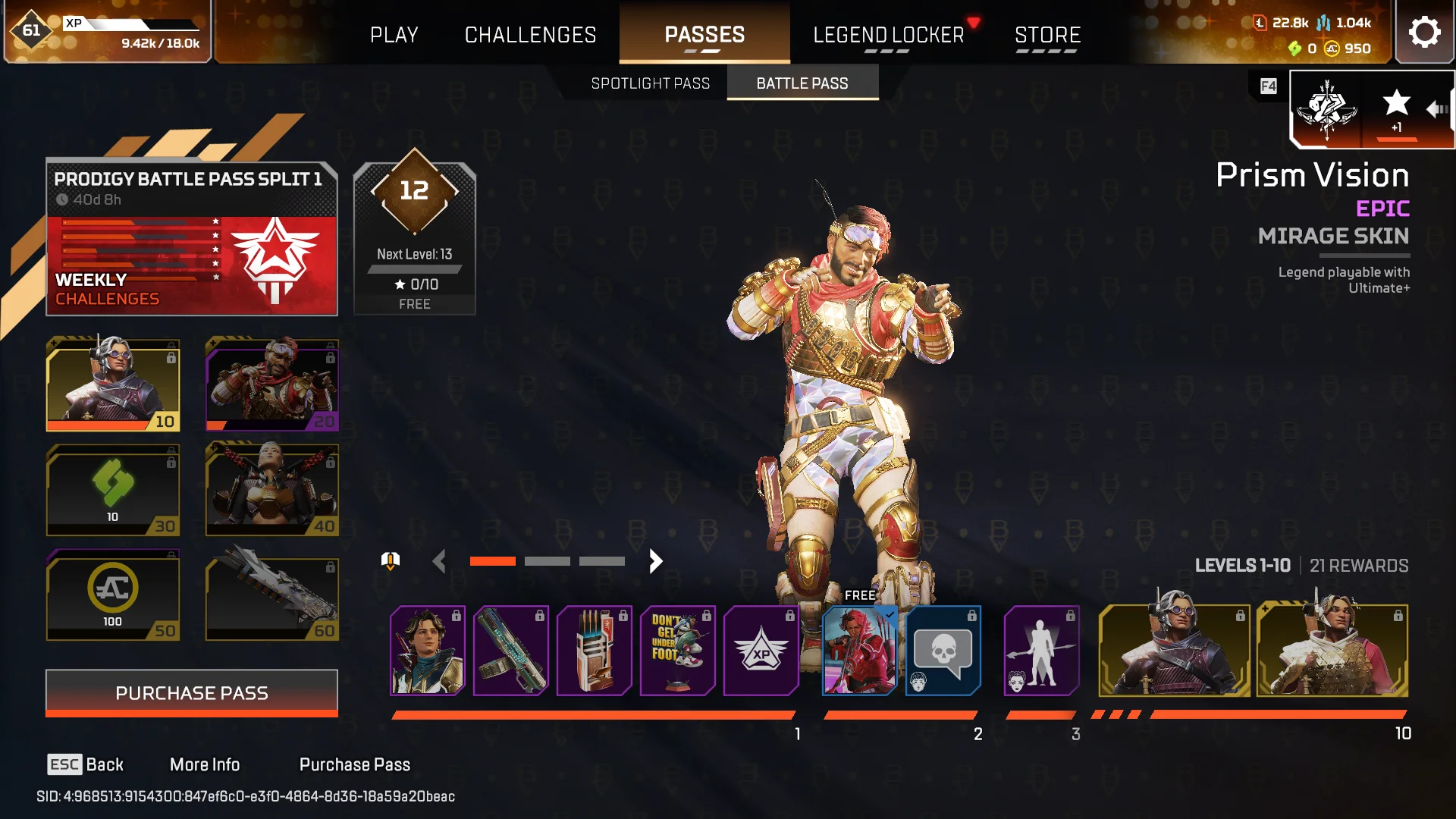Select the level 40 legend skin tile
This screenshot has height=819, width=1456.
pyautogui.click(x=271, y=490)
